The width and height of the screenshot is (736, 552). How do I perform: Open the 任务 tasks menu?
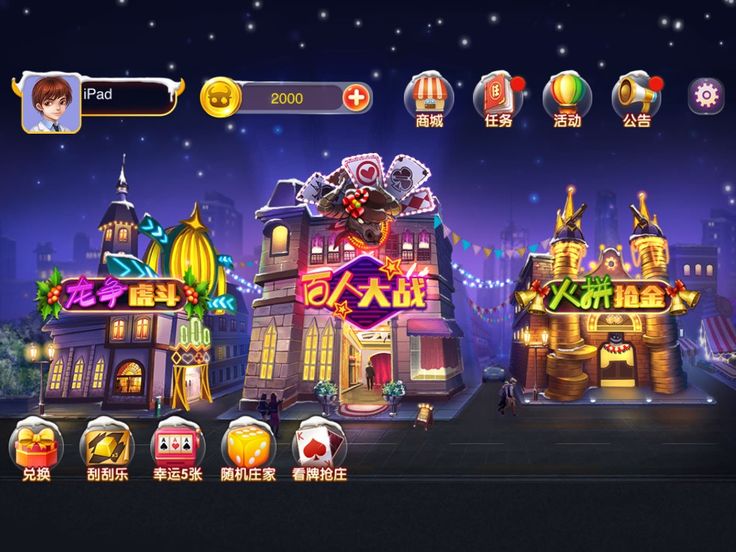[498, 97]
